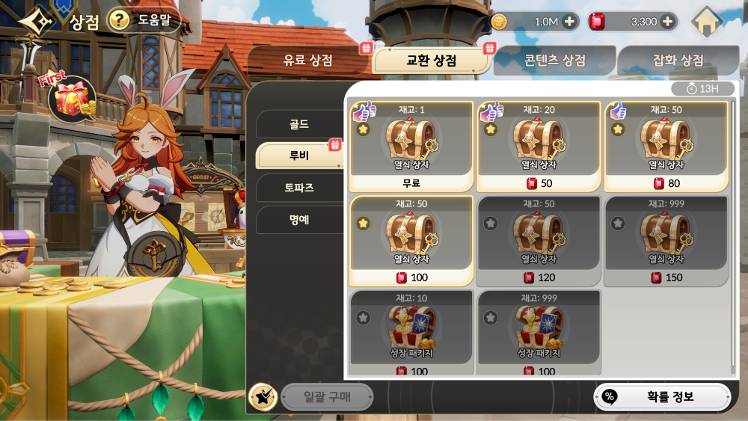Select the 명예 currency category

[298, 218]
